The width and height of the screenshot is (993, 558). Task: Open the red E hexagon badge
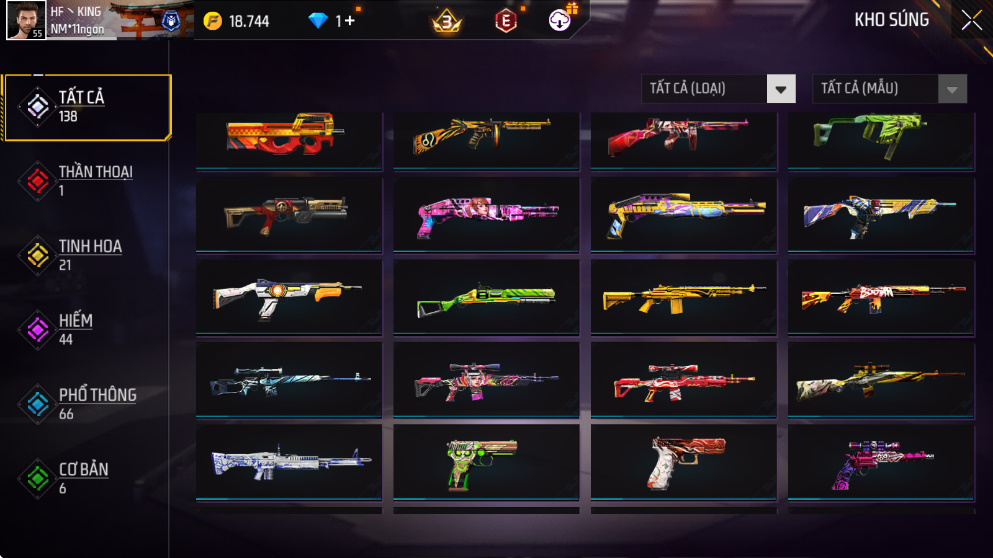(x=506, y=20)
